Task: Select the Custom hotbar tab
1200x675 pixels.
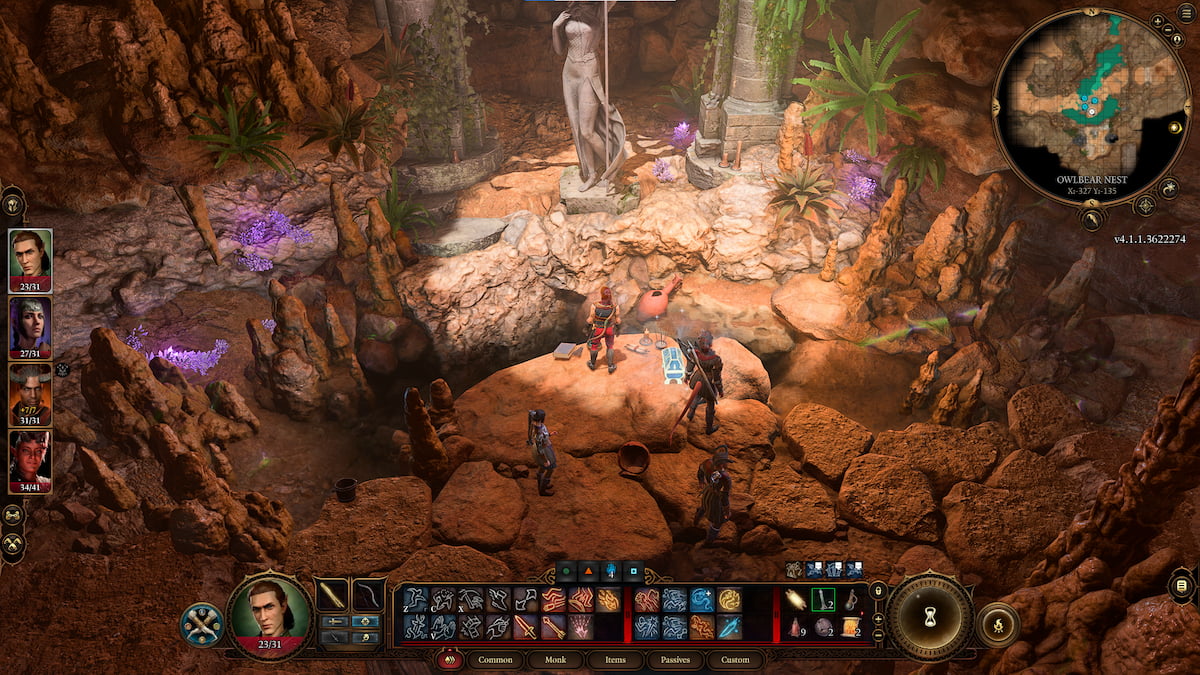Action: click(x=734, y=660)
